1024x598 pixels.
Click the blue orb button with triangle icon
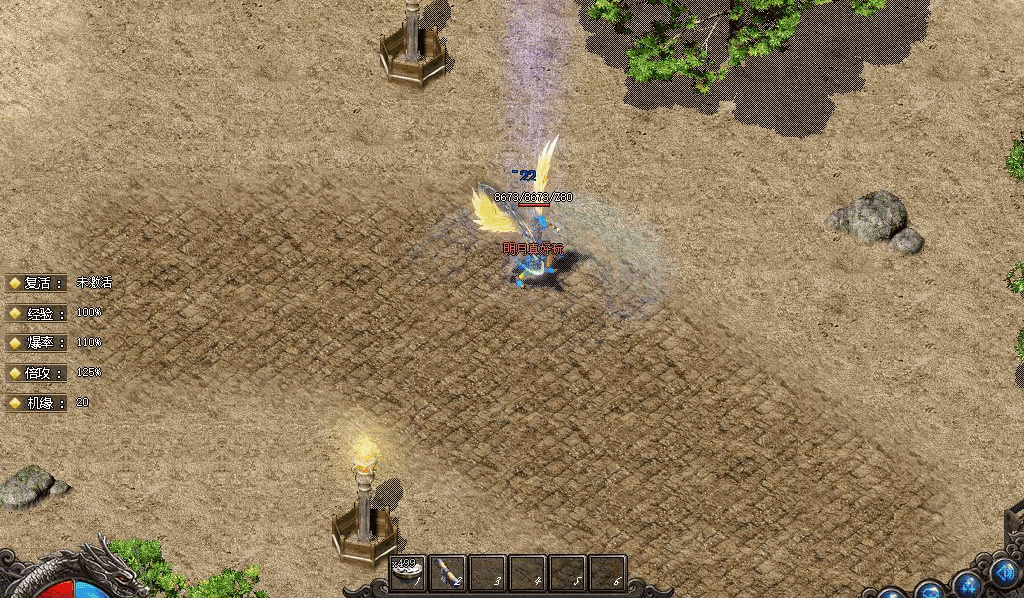[1003, 574]
